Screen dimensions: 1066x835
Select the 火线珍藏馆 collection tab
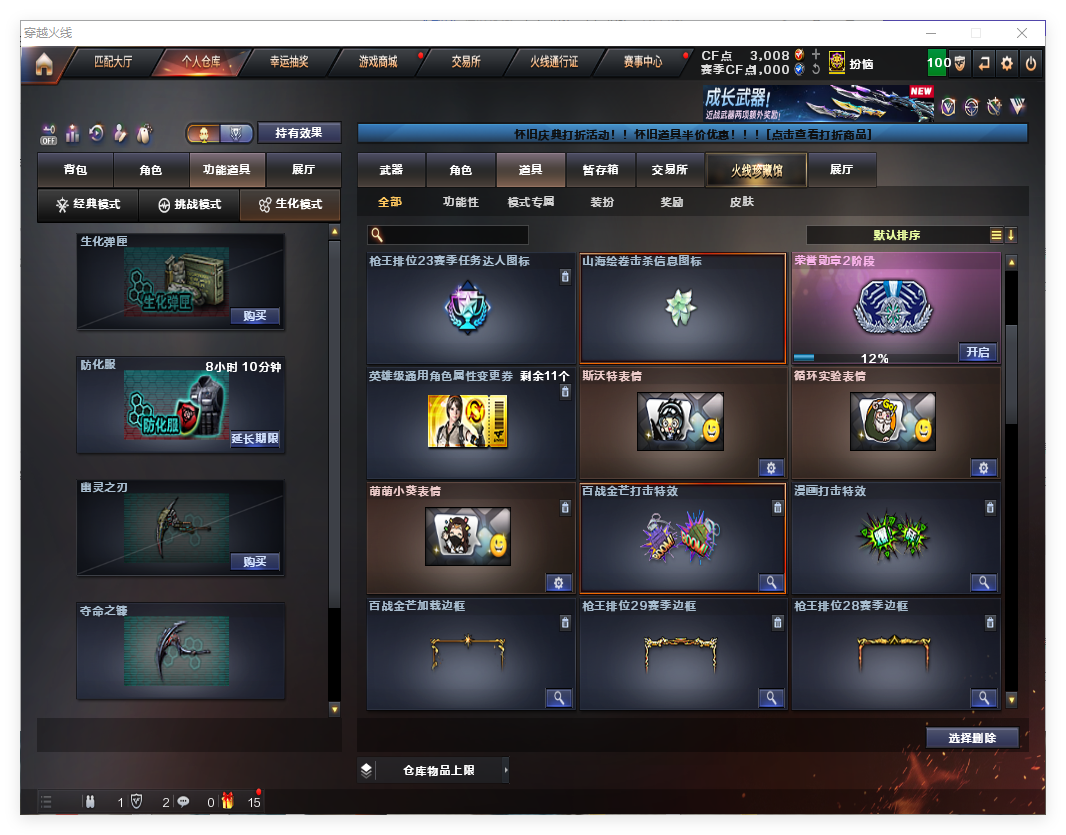click(756, 171)
